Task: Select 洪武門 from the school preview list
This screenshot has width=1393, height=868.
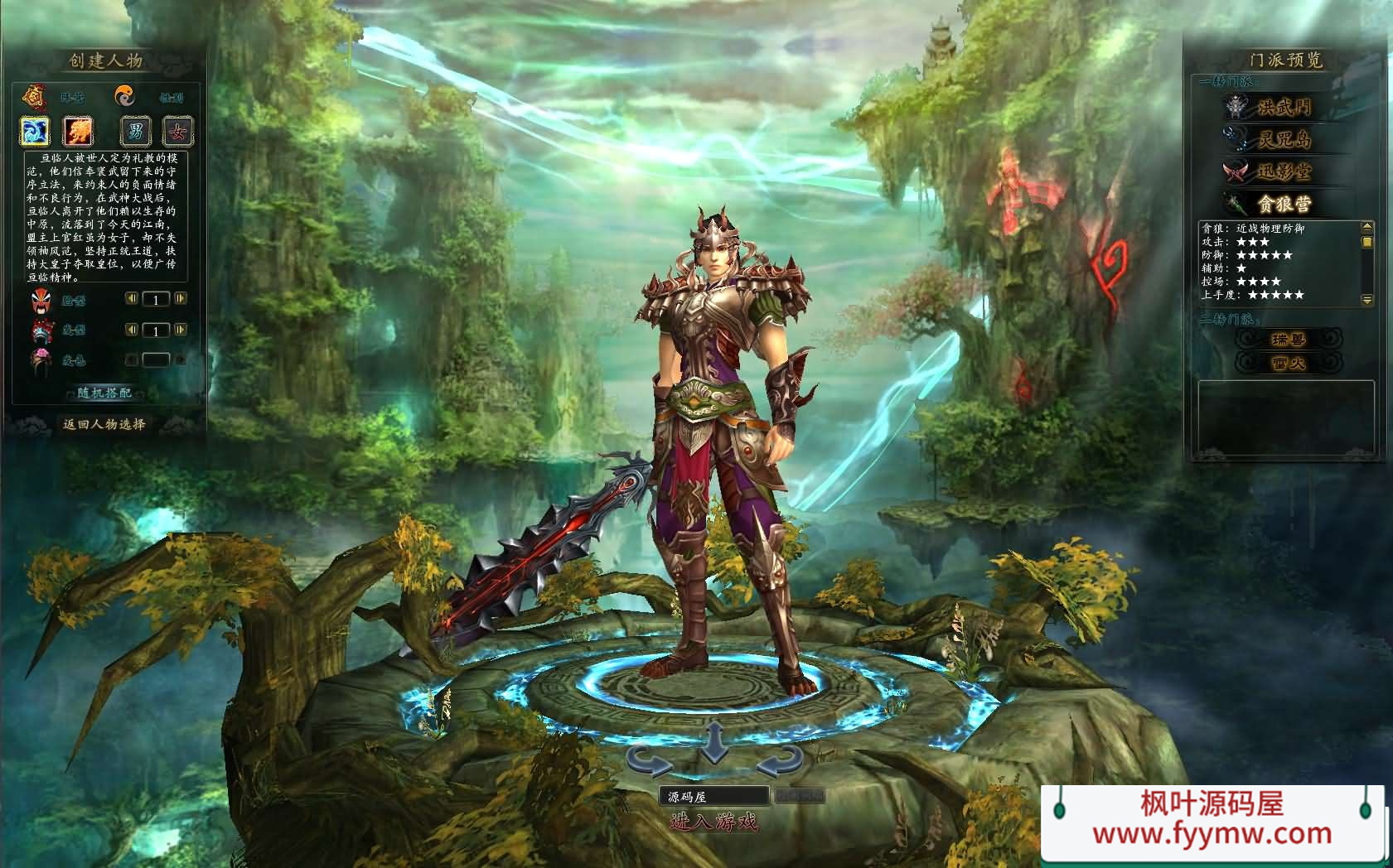Action: 1284,108
